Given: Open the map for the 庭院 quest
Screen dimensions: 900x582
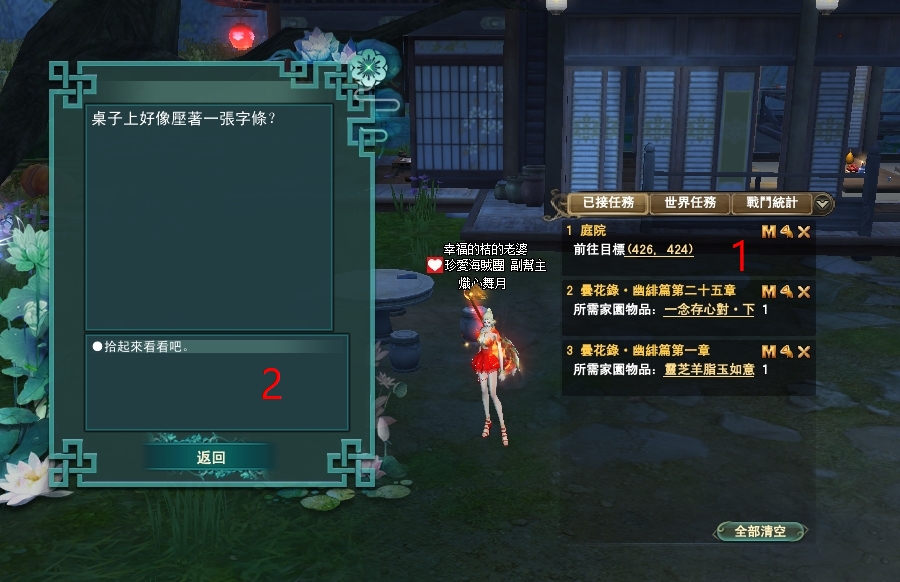Looking at the screenshot, I should (x=769, y=232).
